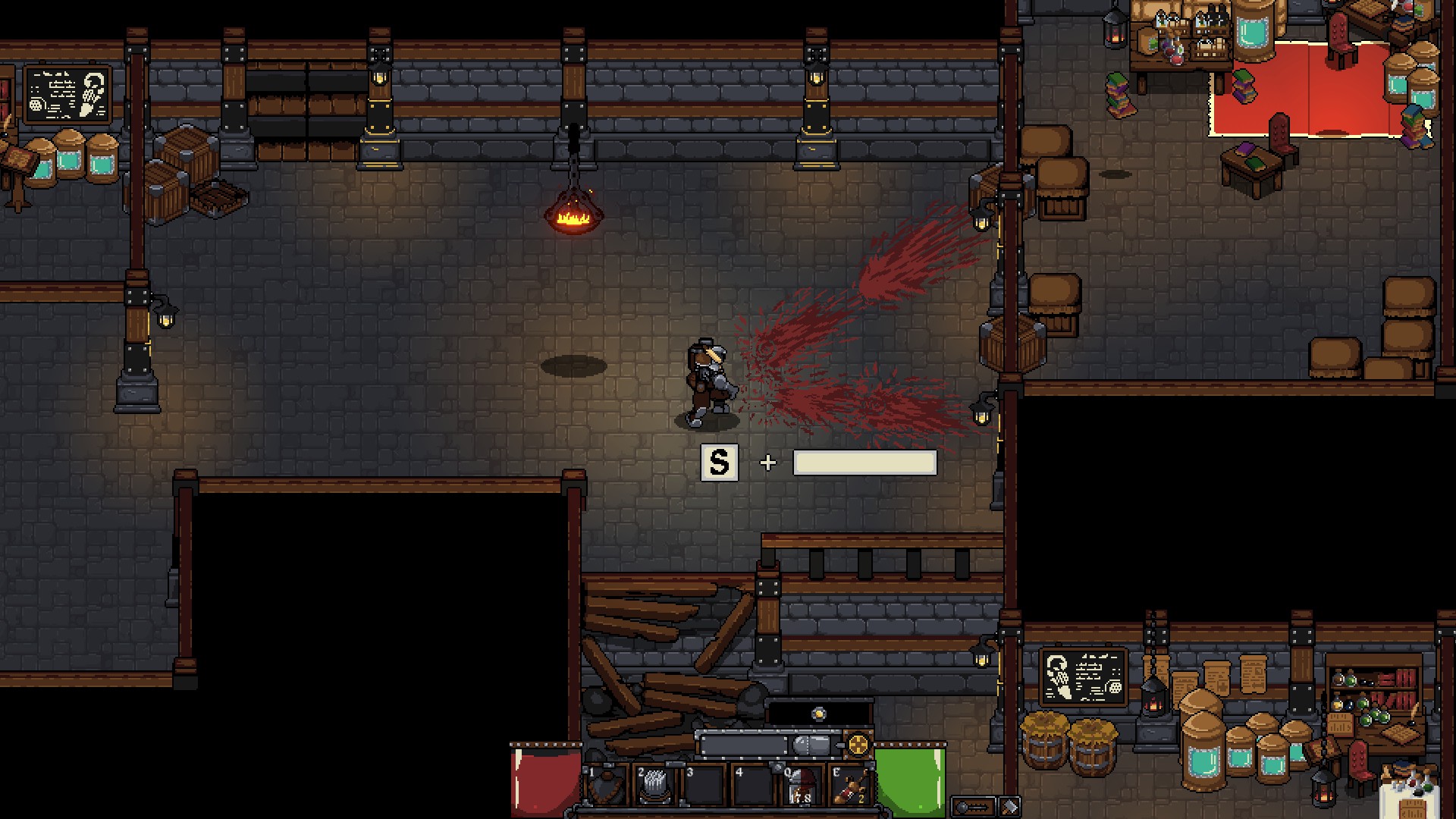Click the ammo bar progress strip
The image size is (1456, 819).
[748, 744]
